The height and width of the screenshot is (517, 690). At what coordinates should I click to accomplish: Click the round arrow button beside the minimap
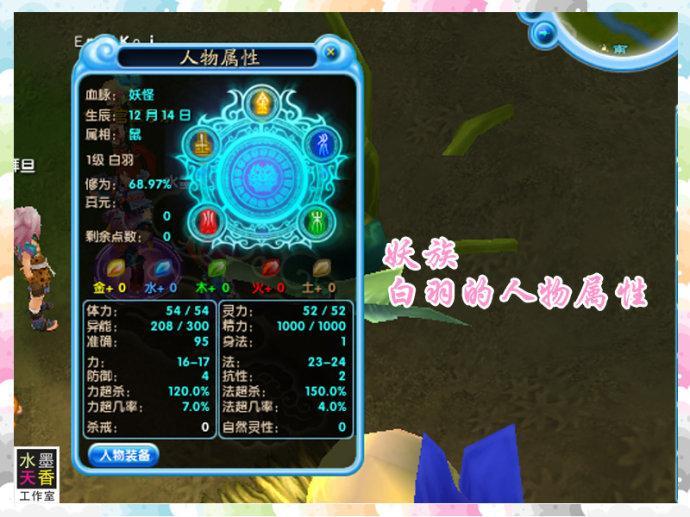pyautogui.click(x=546, y=36)
